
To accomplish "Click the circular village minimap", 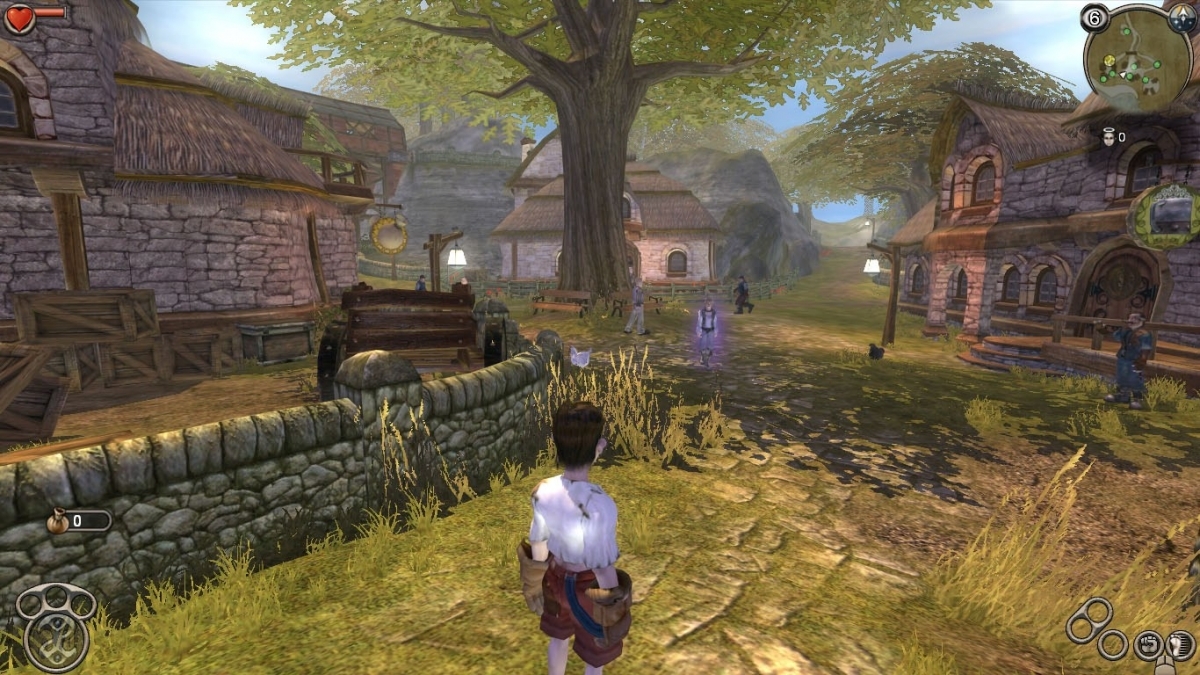I will [x=1138, y=58].
